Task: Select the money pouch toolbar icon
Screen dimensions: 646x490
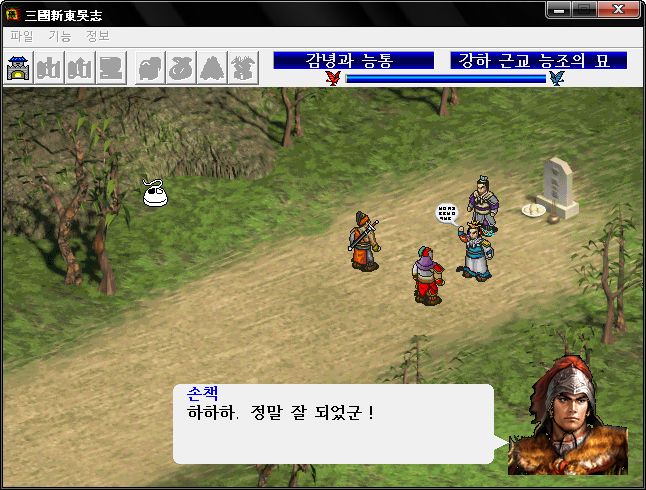Action: click(182, 68)
